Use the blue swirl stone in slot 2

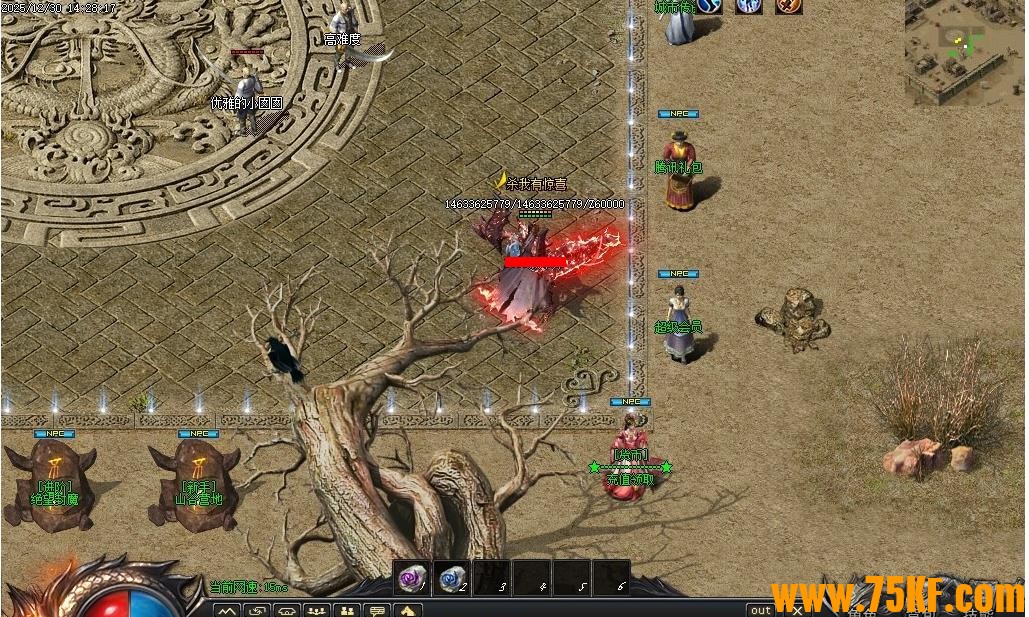click(452, 577)
